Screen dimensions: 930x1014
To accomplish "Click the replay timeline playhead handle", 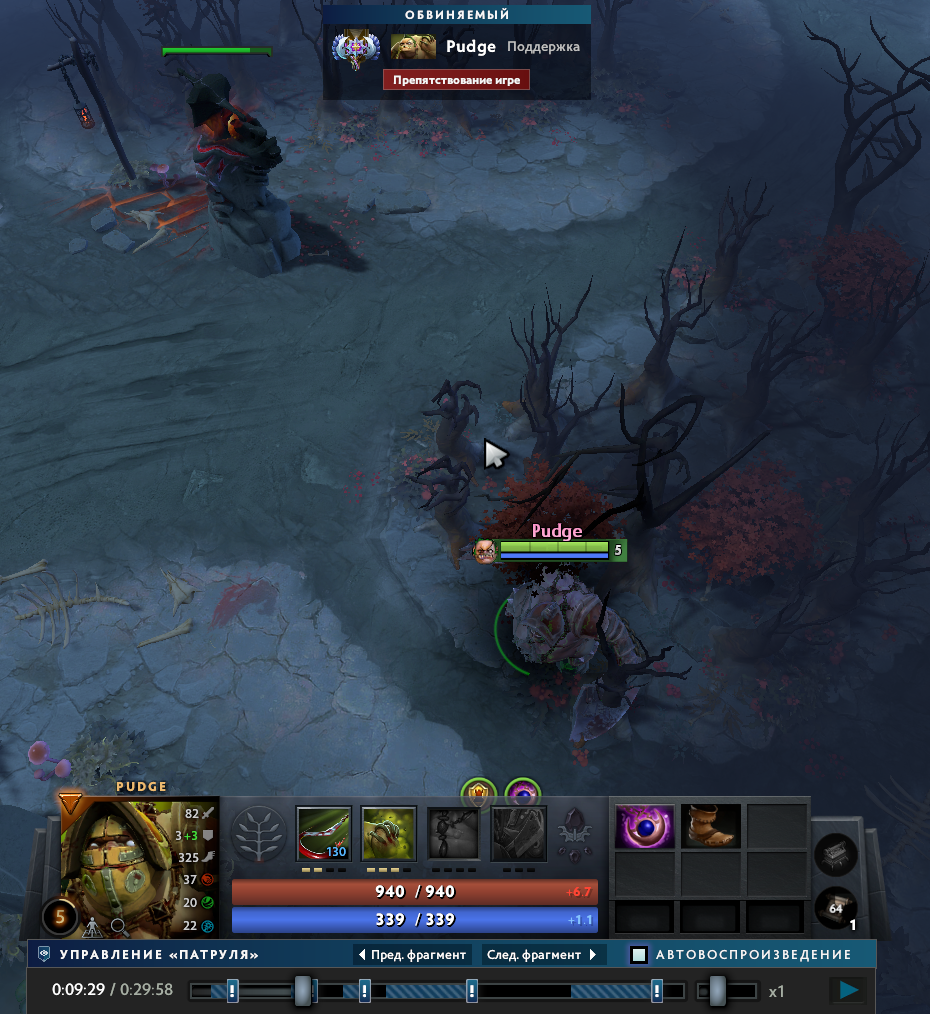I will click(303, 990).
